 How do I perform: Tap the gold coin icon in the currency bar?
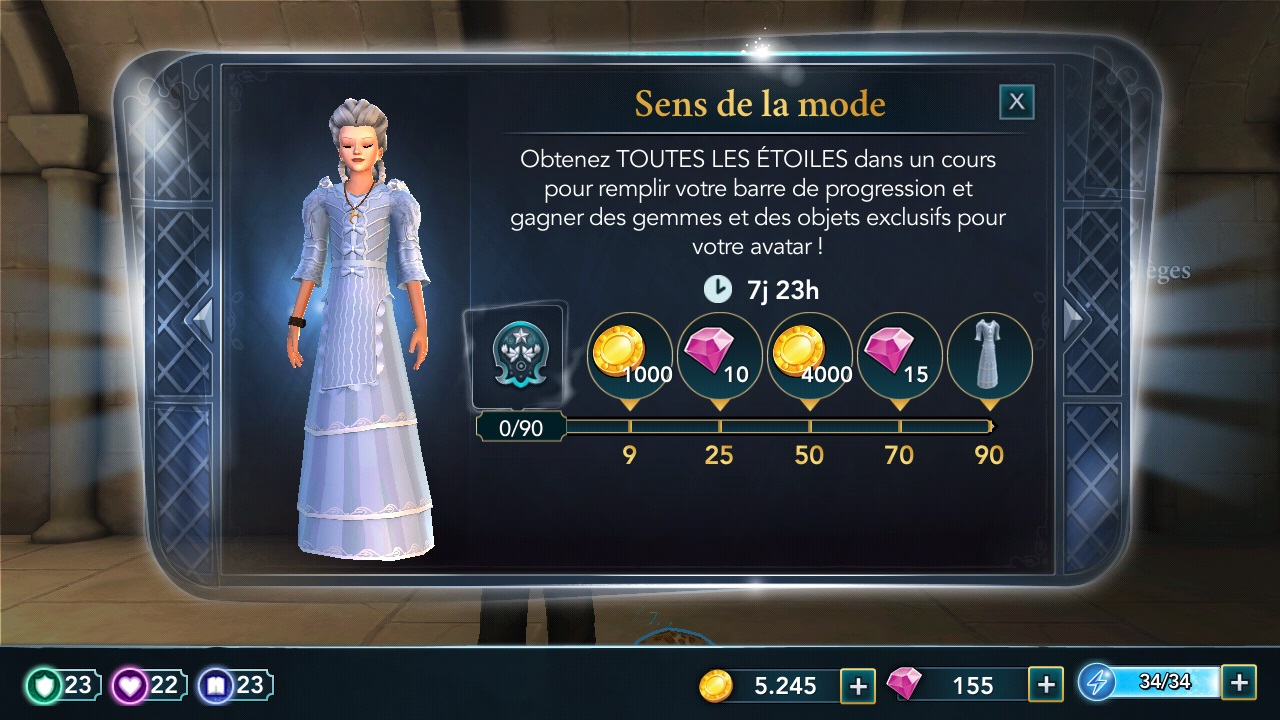click(x=713, y=686)
